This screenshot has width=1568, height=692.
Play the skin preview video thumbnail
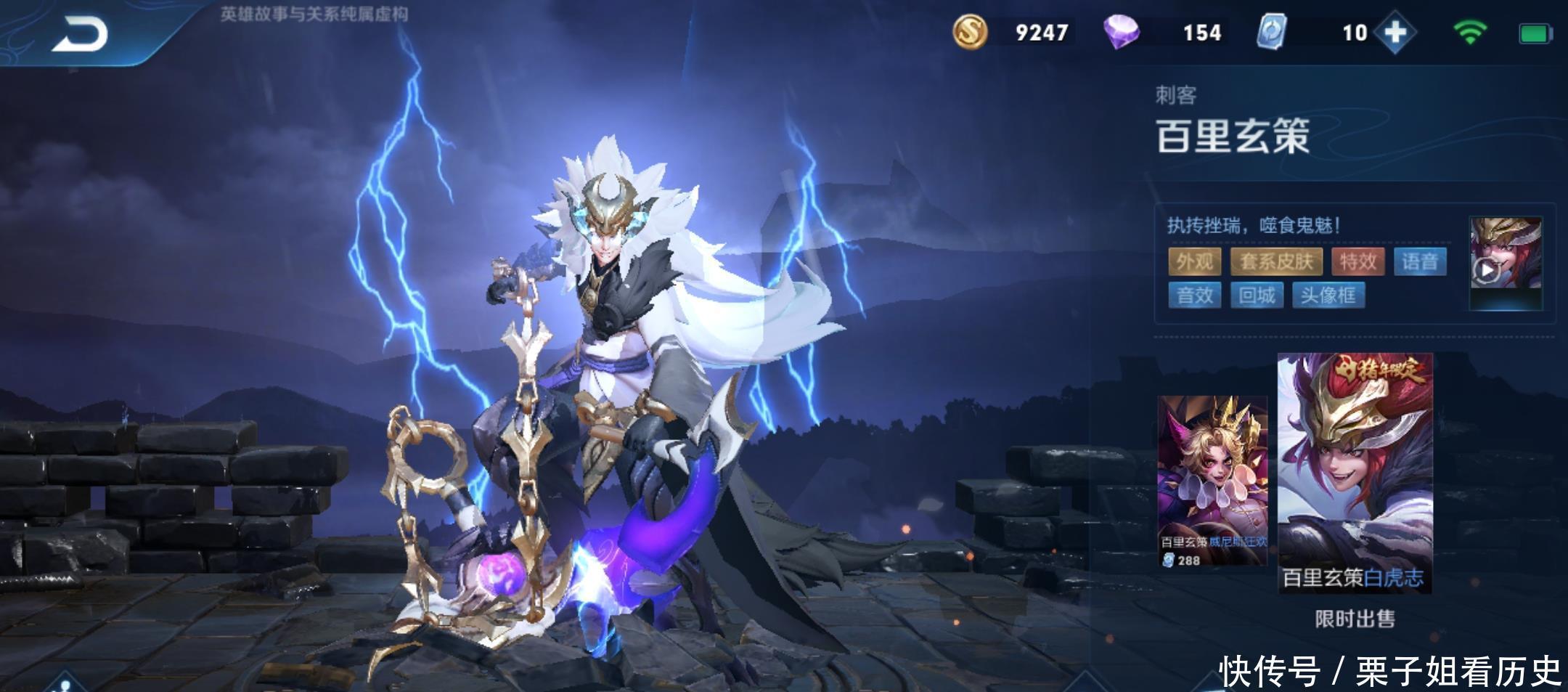click(x=1506, y=263)
